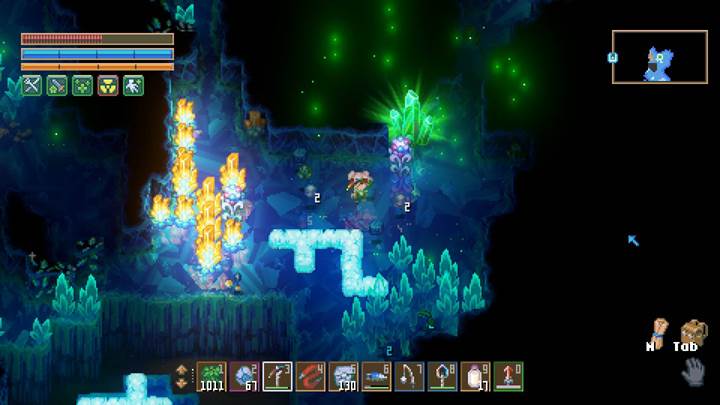The width and height of the screenshot is (720, 405).
Task: Select the red-topped tool in the last slot
Action: 508,376
